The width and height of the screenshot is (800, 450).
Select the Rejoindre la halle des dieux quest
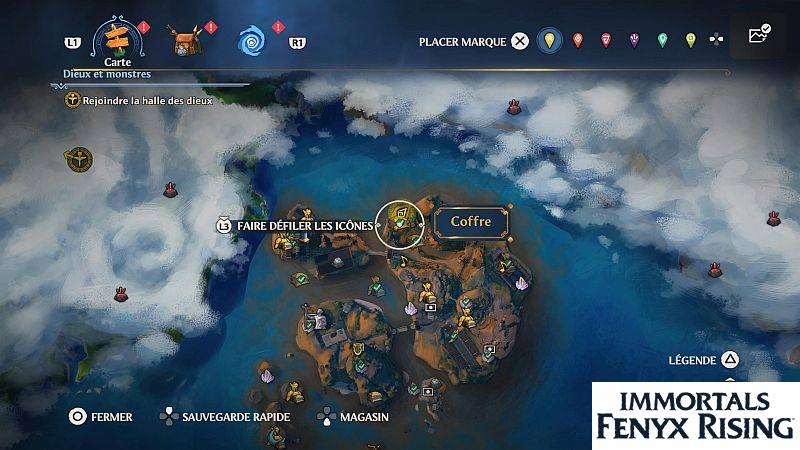140,100
